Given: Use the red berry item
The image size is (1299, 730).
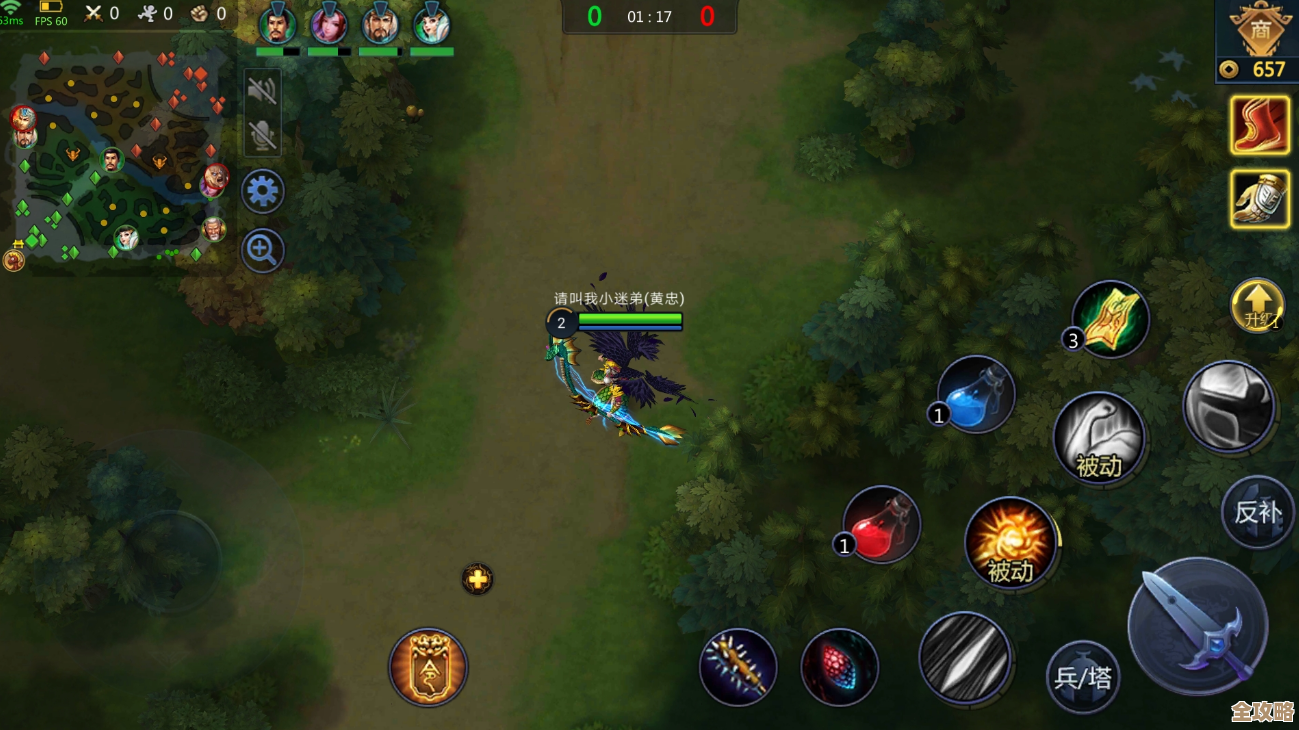Looking at the screenshot, I should (x=840, y=668).
